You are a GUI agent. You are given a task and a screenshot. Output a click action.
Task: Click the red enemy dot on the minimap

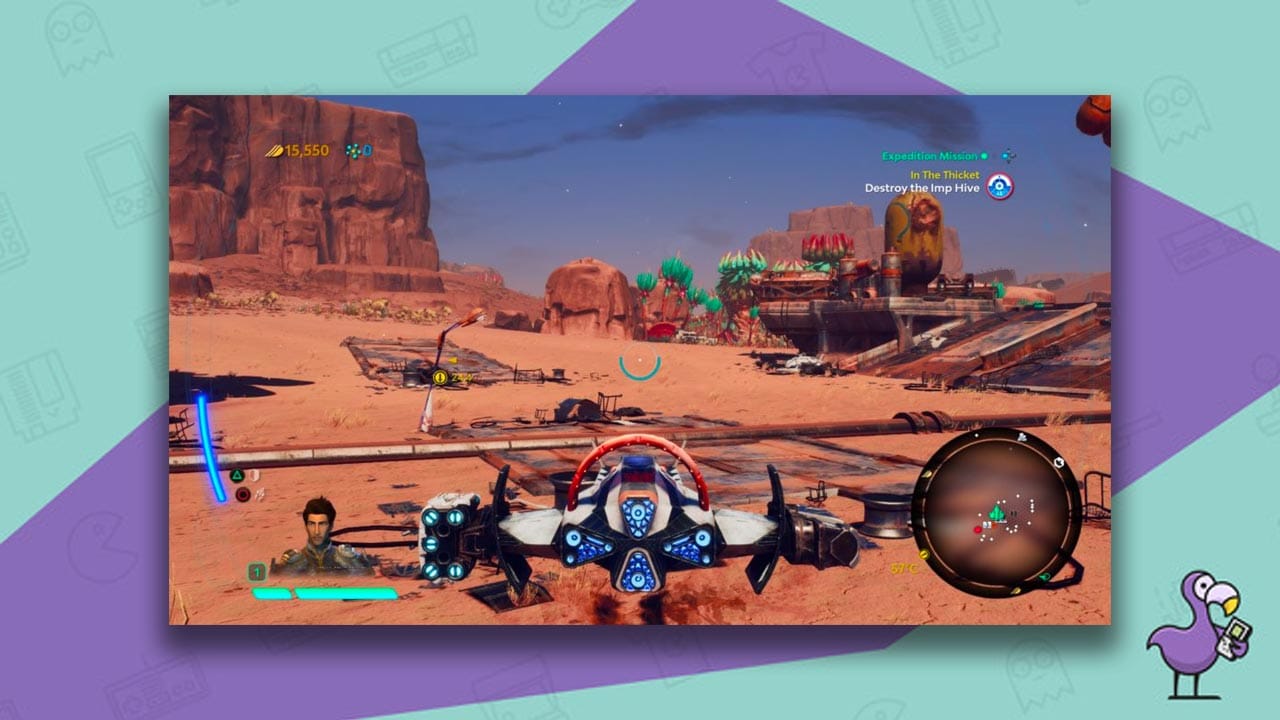point(977,530)
